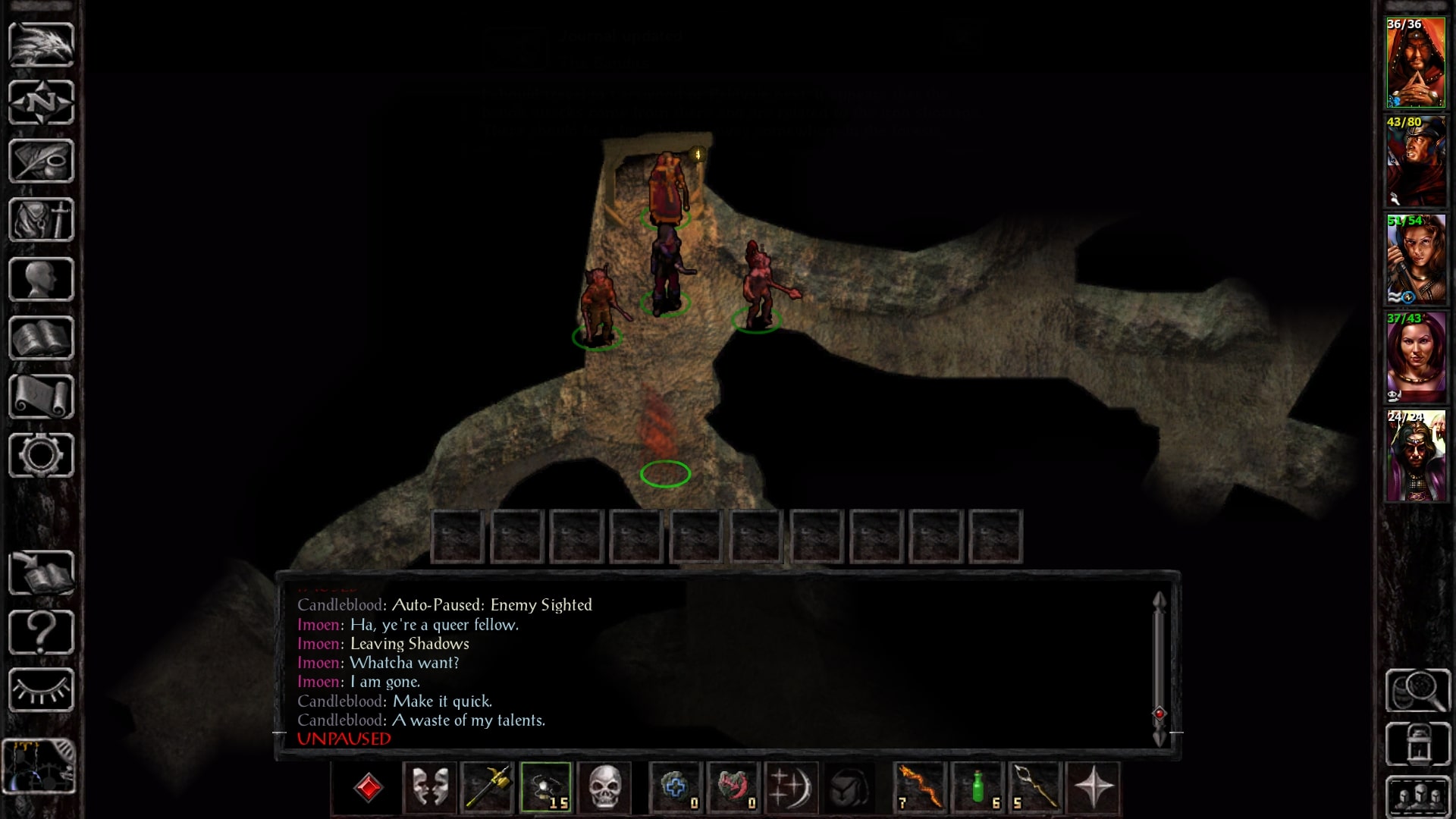The height and width of the screenshot is (819, 1456).
Task: Activate the skull ability icon
Action: tap(604, 787)
